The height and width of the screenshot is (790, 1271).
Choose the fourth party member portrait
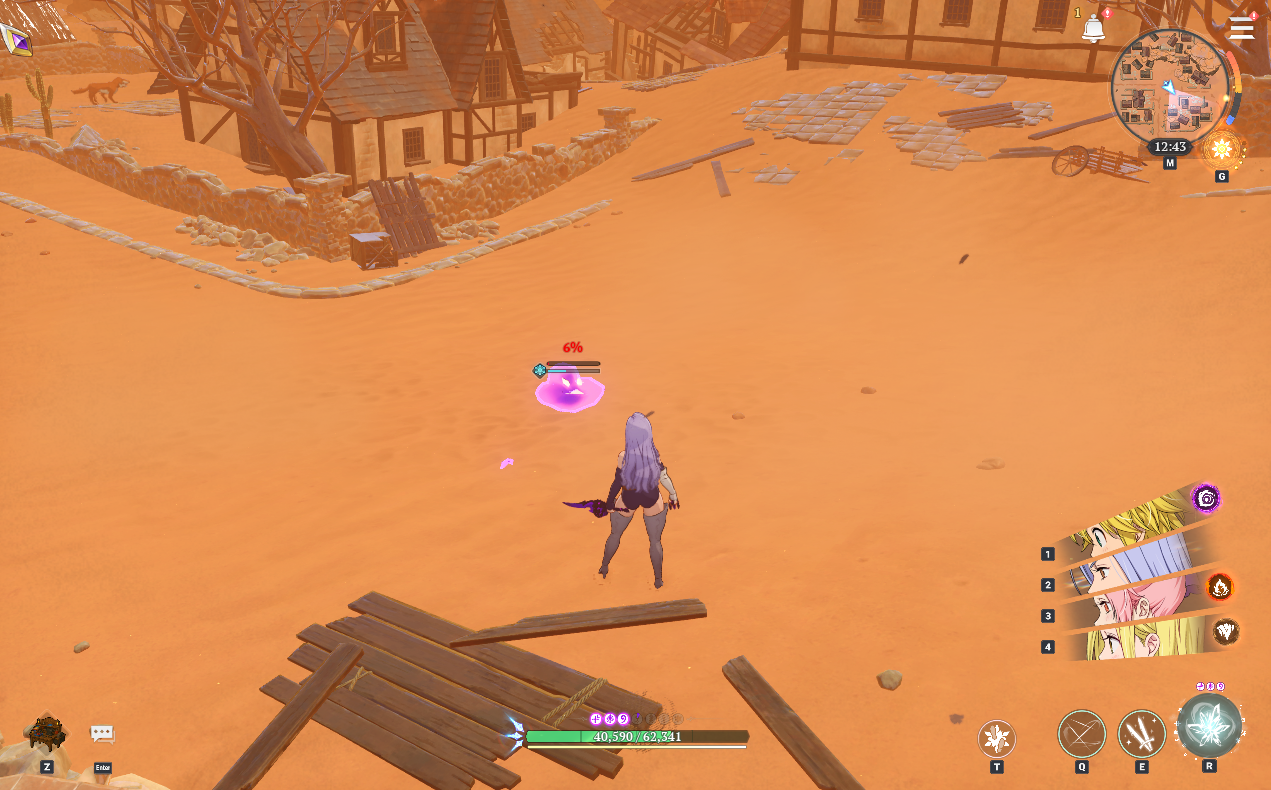tap(1130, 640)
